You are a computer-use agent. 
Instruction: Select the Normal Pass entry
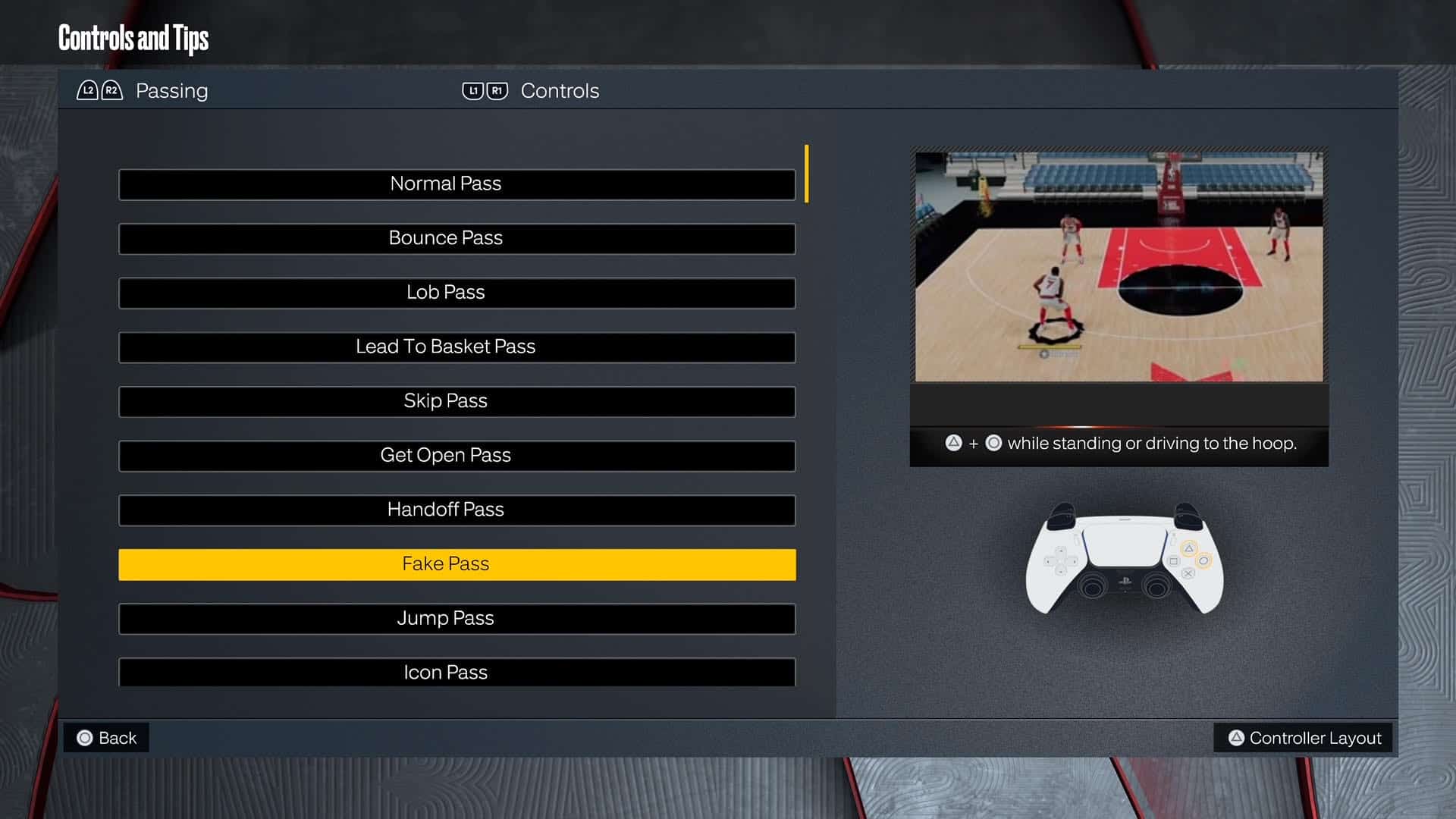[x=456, y=184]
